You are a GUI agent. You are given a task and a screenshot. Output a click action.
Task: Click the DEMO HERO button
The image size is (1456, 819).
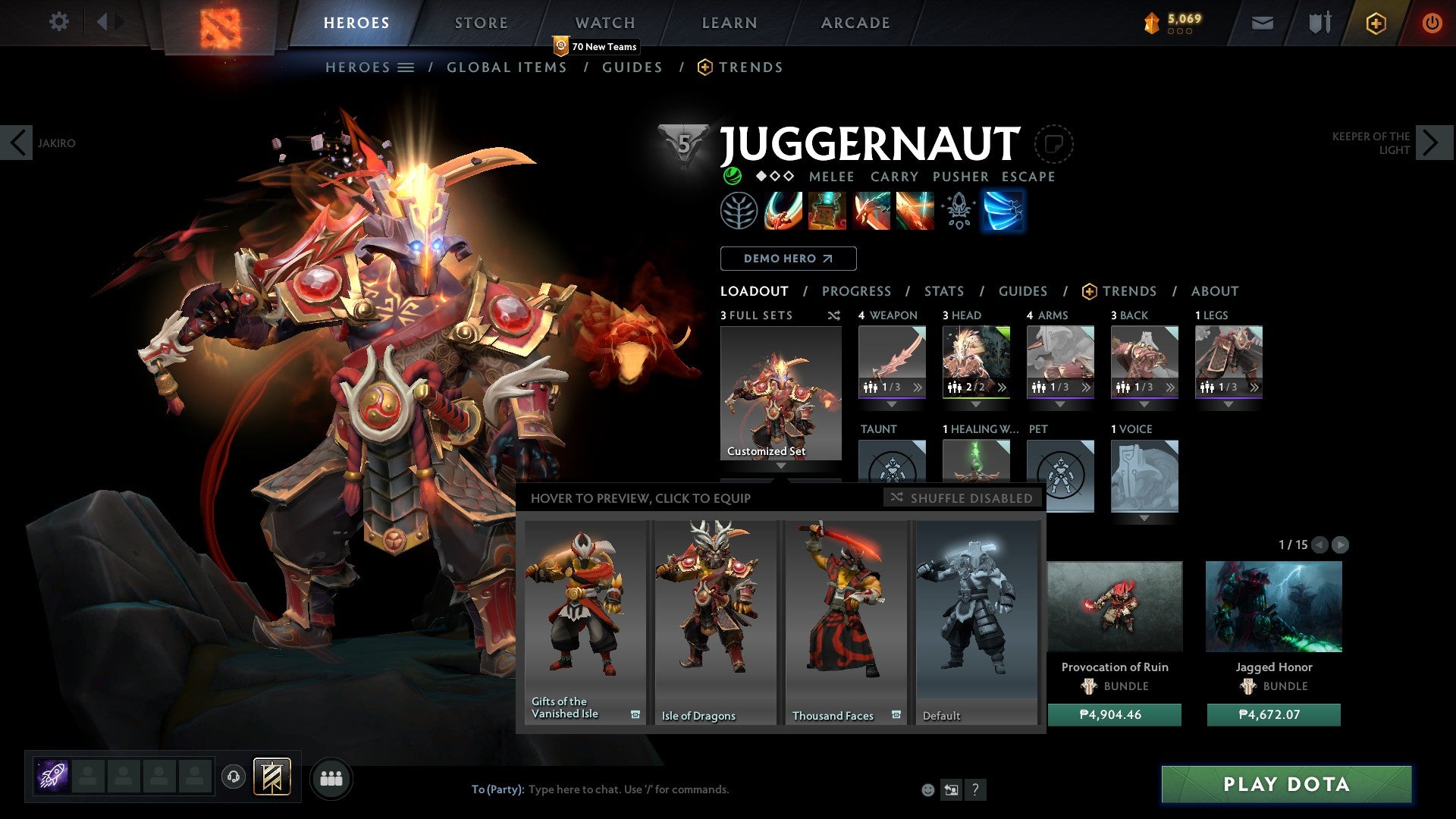pyautogui.click(x=788, y=259)
